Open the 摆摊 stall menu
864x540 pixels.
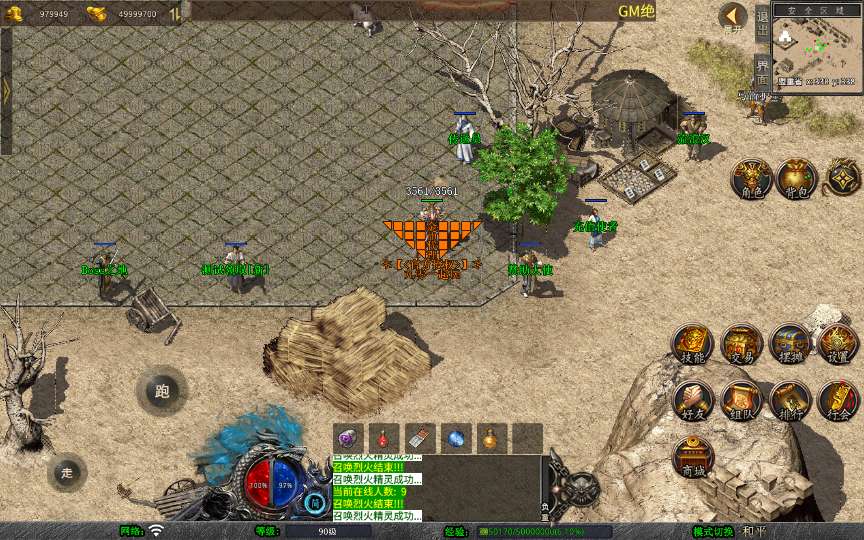(790, 345)
